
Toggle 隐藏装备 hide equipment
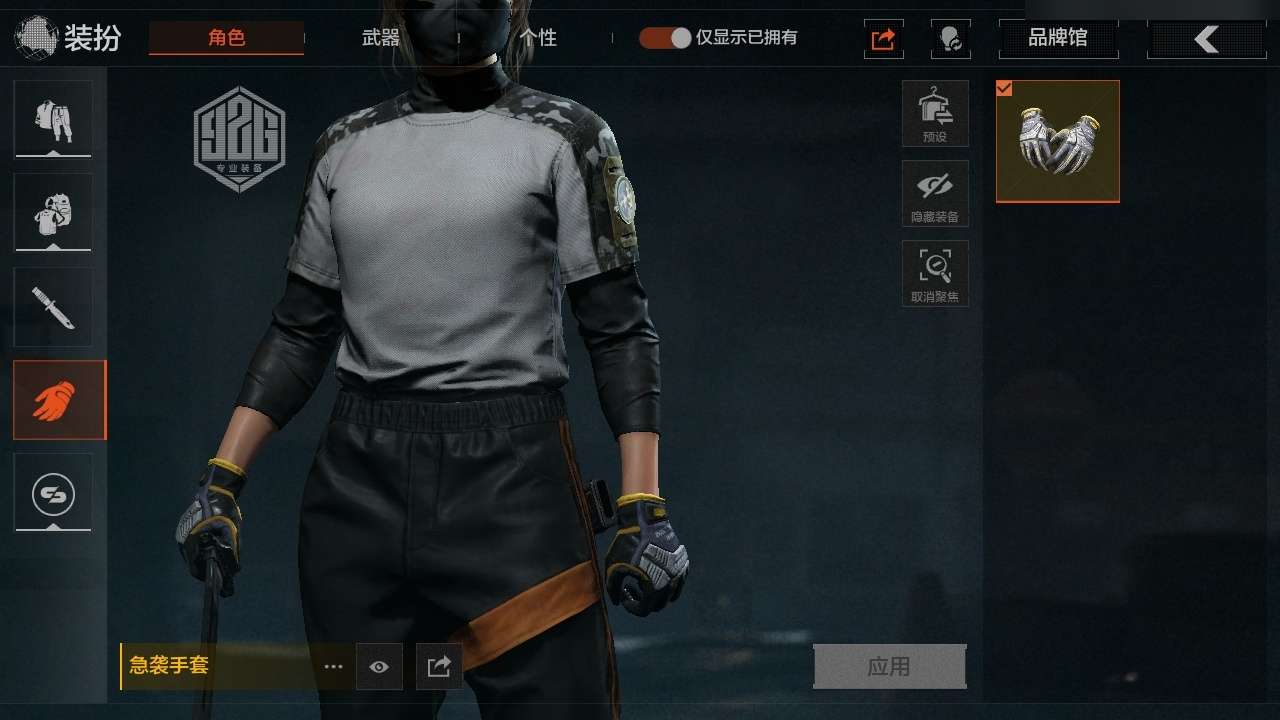pyautogui.click(x=935, y=193)
